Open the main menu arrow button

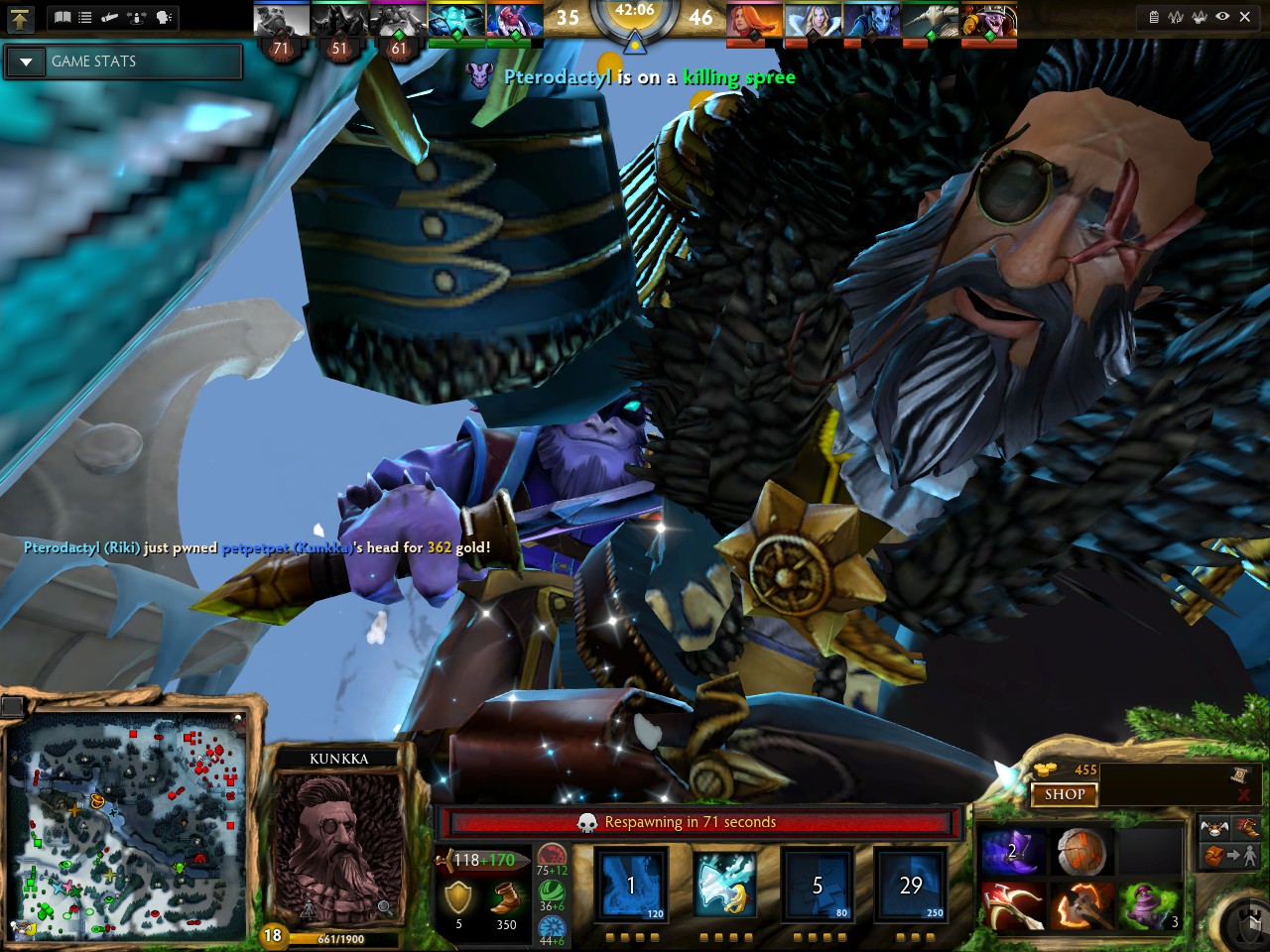(x=20, y=18)
